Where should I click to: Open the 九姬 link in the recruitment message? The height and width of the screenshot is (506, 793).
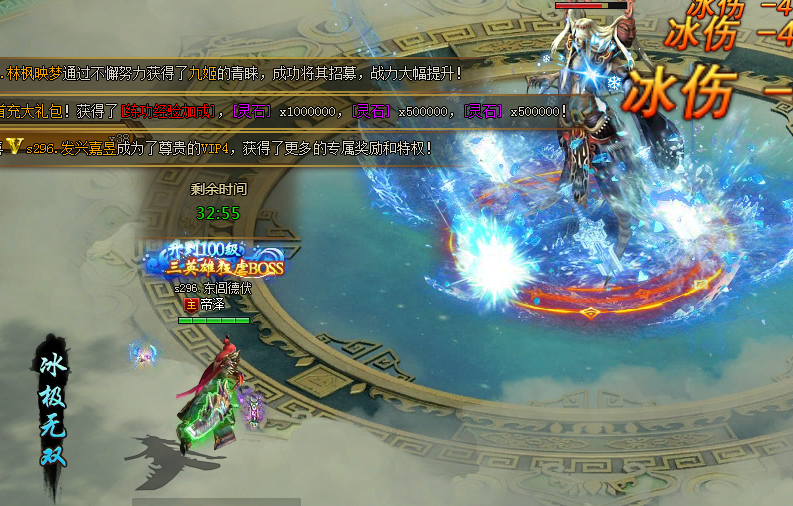click(233, 73)
